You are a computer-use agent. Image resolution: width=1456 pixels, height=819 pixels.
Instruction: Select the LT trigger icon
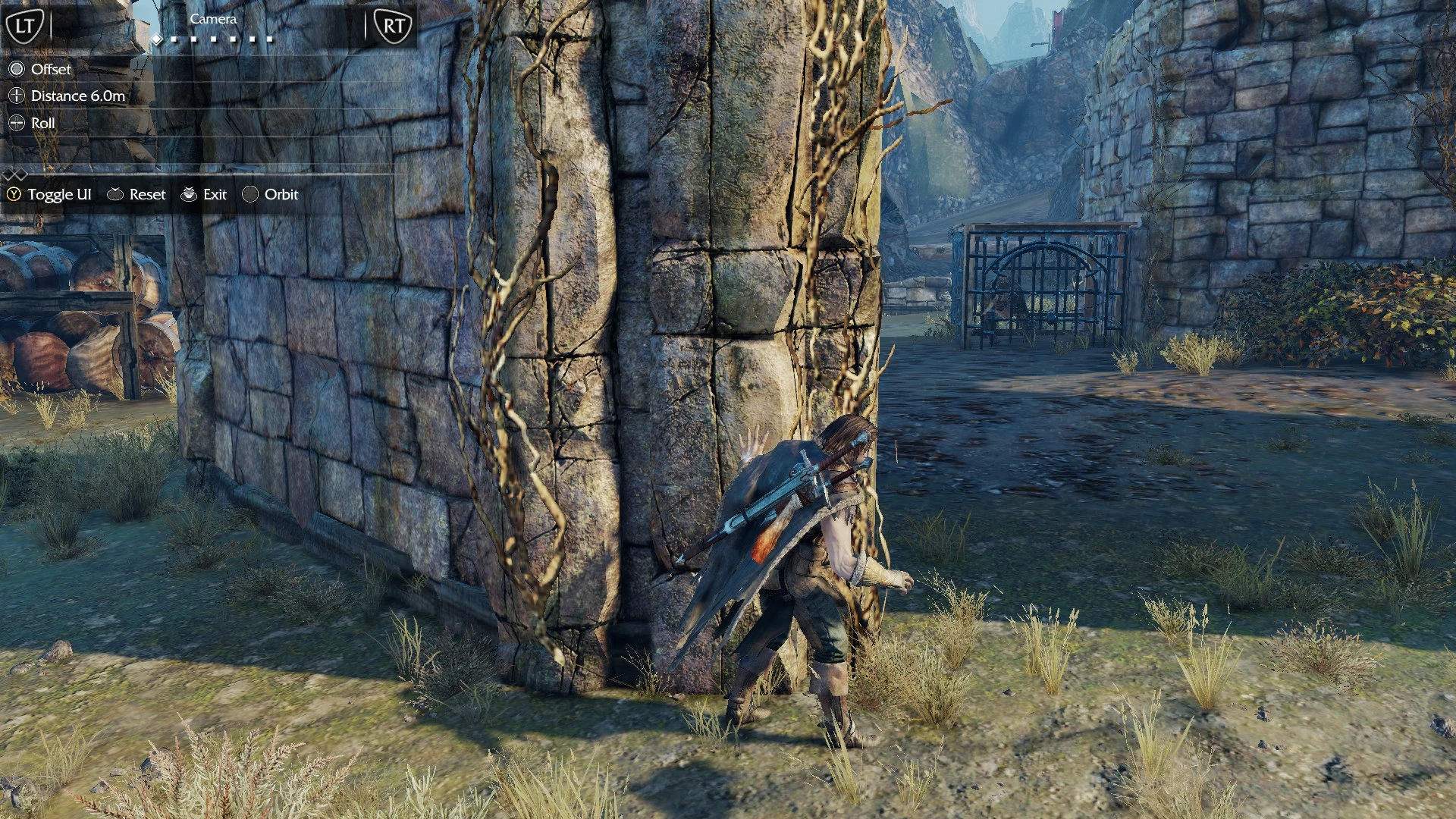coord(27,24)
